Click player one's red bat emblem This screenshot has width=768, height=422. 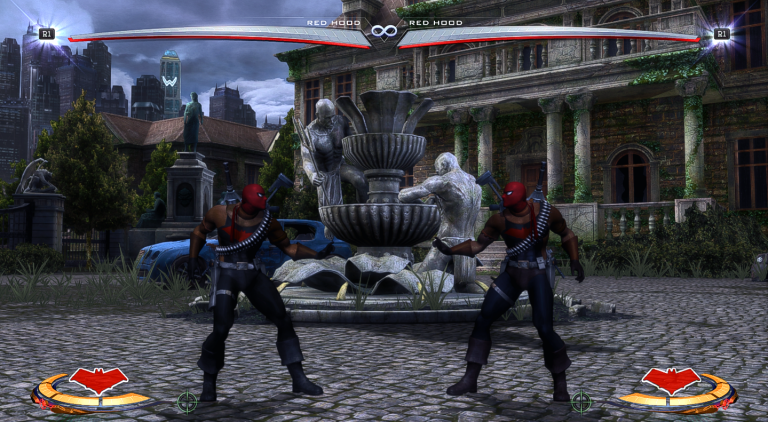99,381
